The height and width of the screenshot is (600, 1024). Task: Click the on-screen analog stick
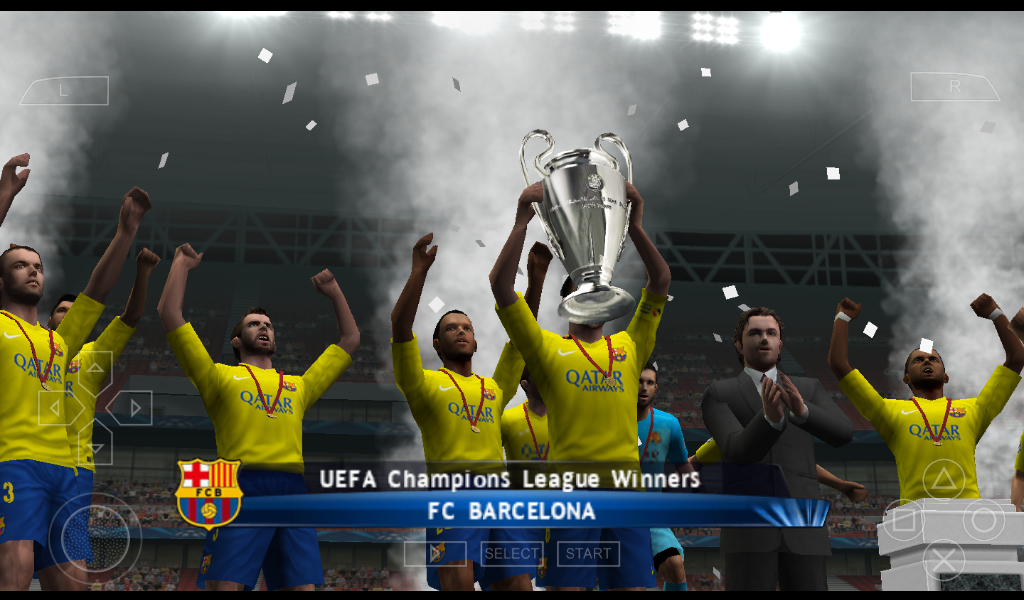(95, 538)
